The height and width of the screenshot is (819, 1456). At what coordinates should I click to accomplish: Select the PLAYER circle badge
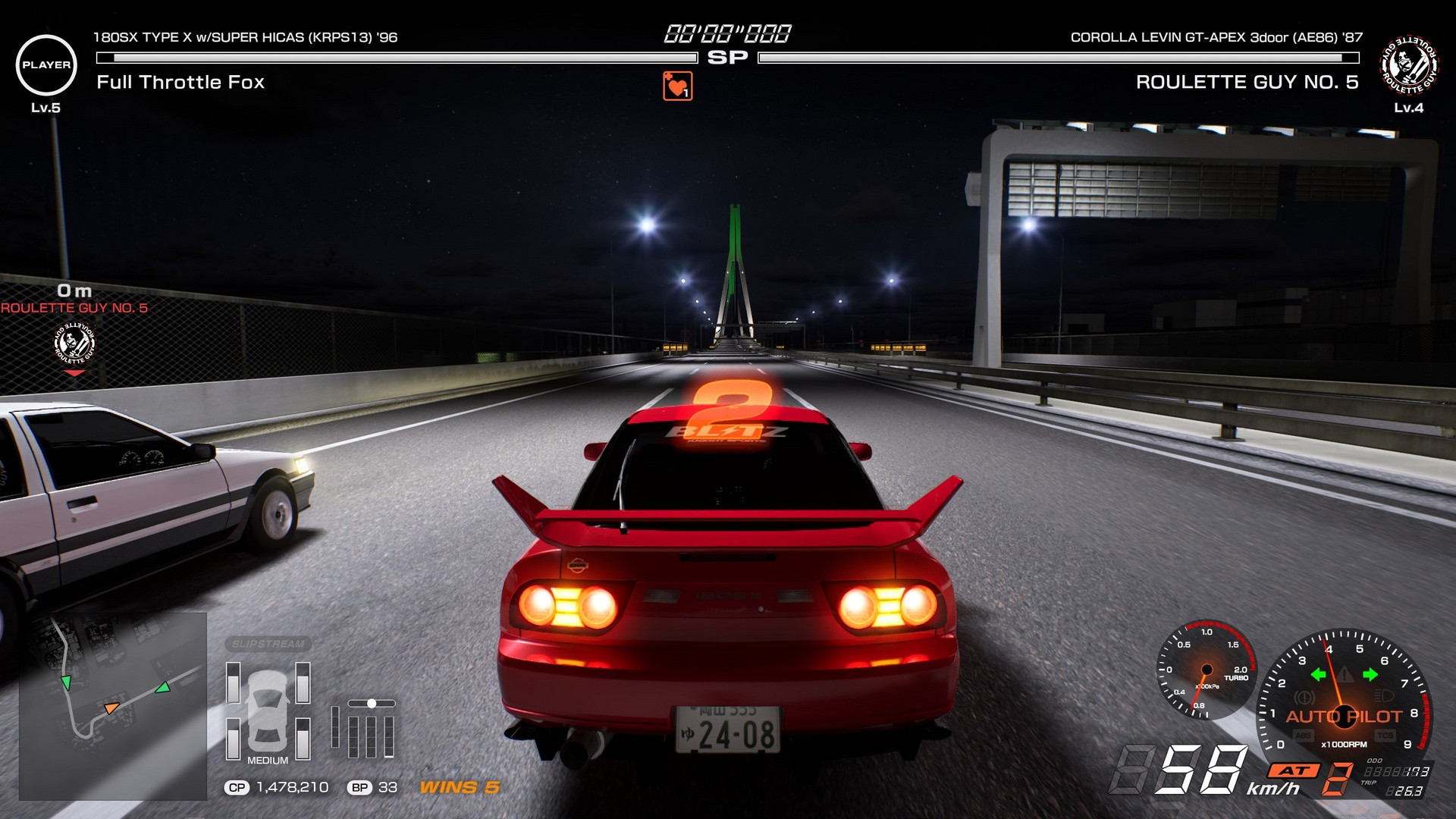pyautogui.click(x=46, y=65)
